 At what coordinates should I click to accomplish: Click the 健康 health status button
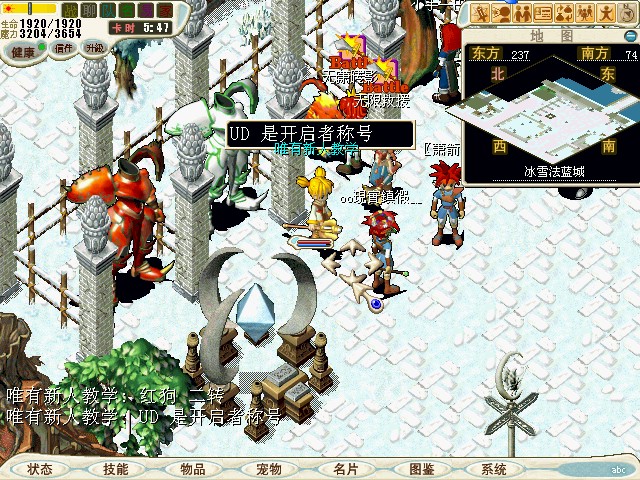(23, 48)
